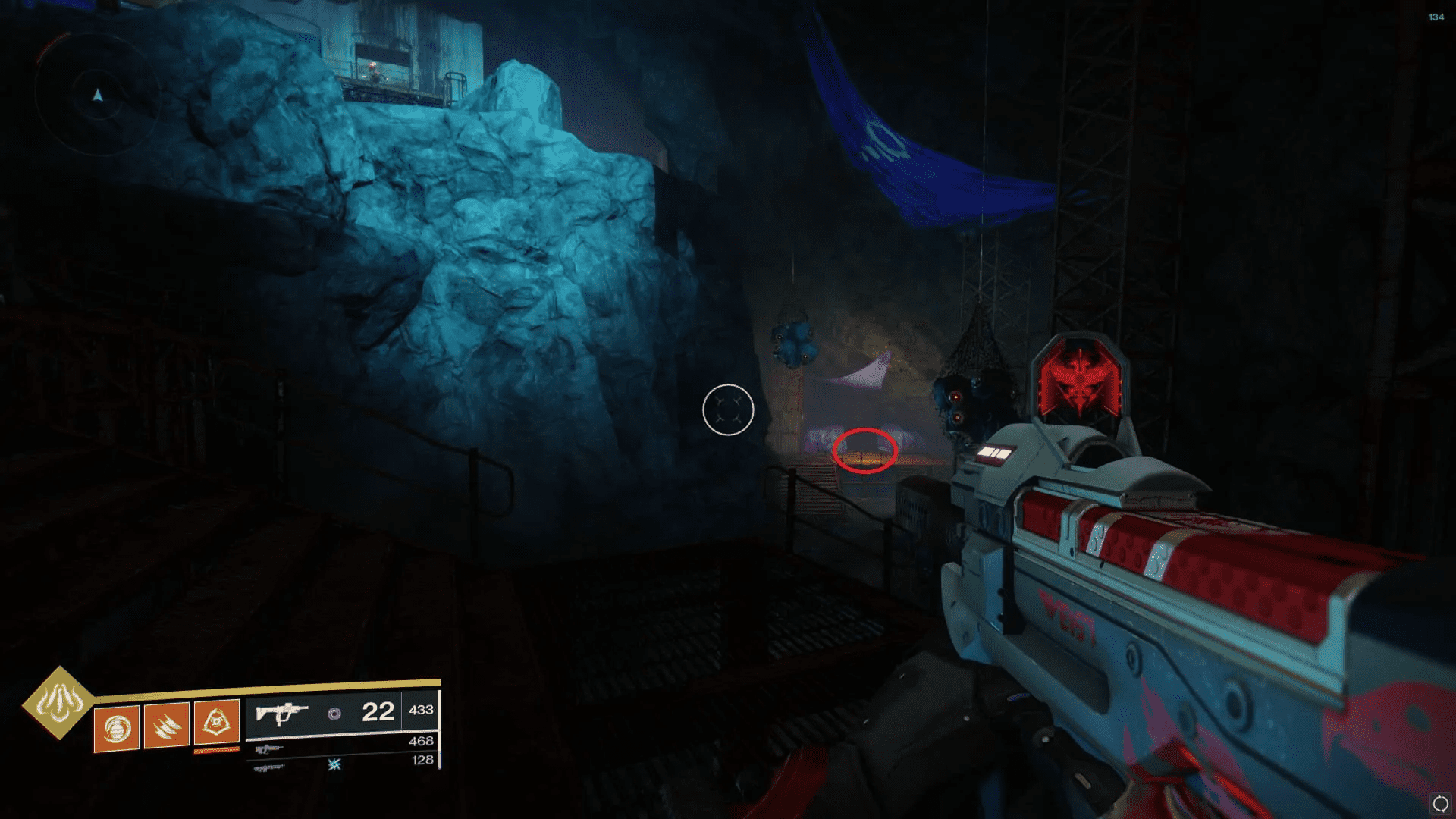This screenshot has width=1456, height=819.
Task: Click the crosshair reticle in the center
Action: [727, 409]
